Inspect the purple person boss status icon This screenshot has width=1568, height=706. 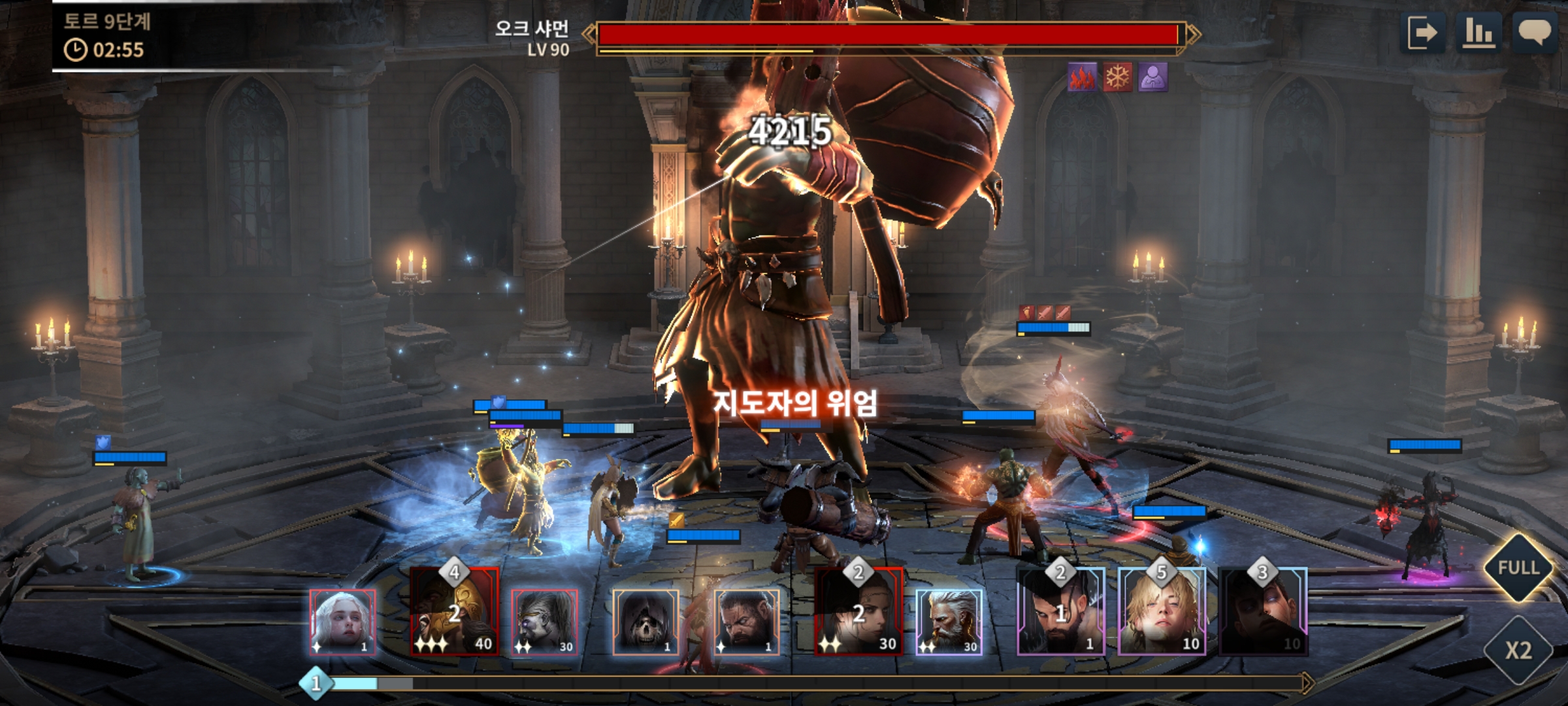[1153, 78]
